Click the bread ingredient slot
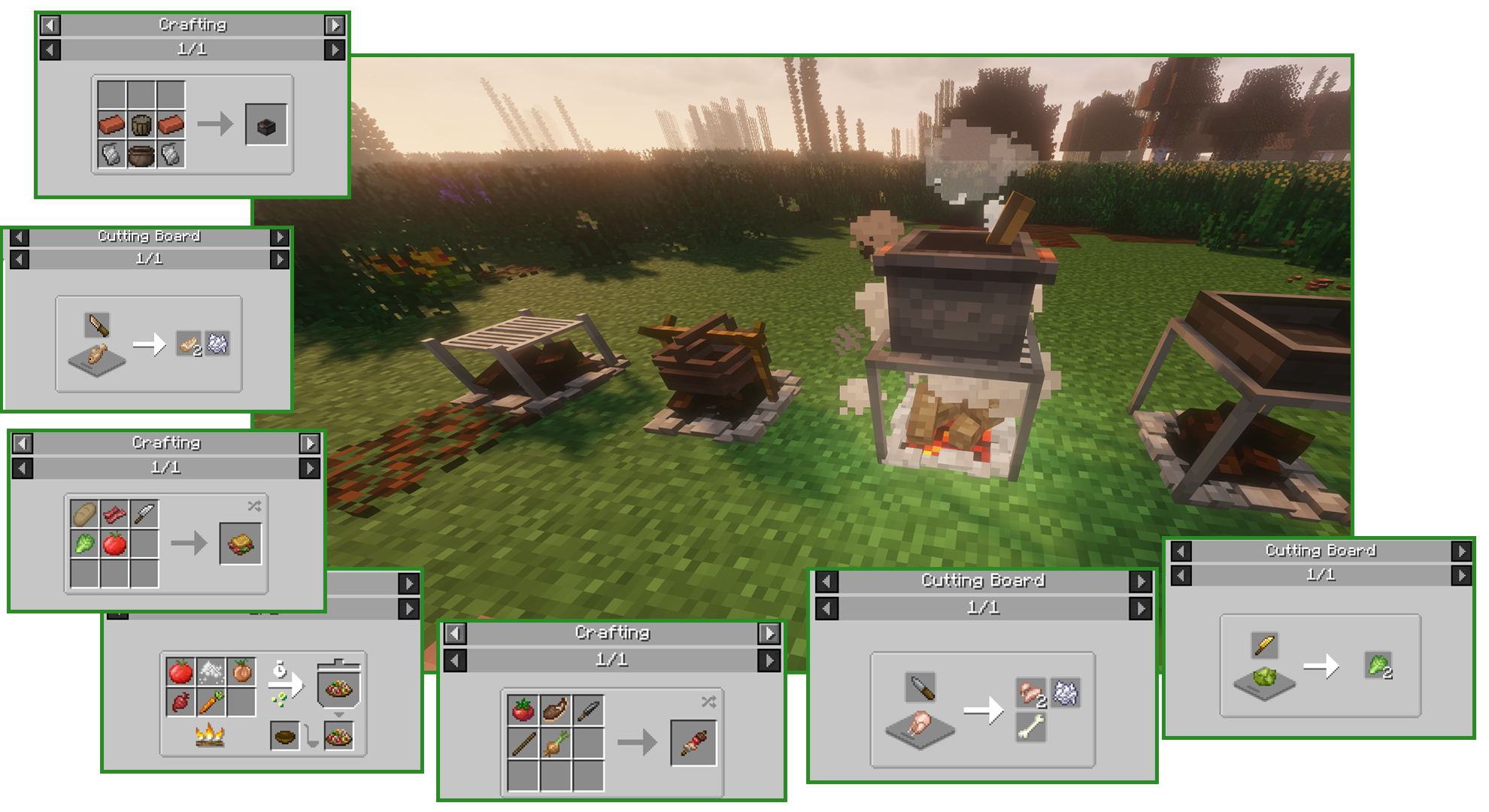Viewport: 1489px width, 812px height. [x=84, y=514]
